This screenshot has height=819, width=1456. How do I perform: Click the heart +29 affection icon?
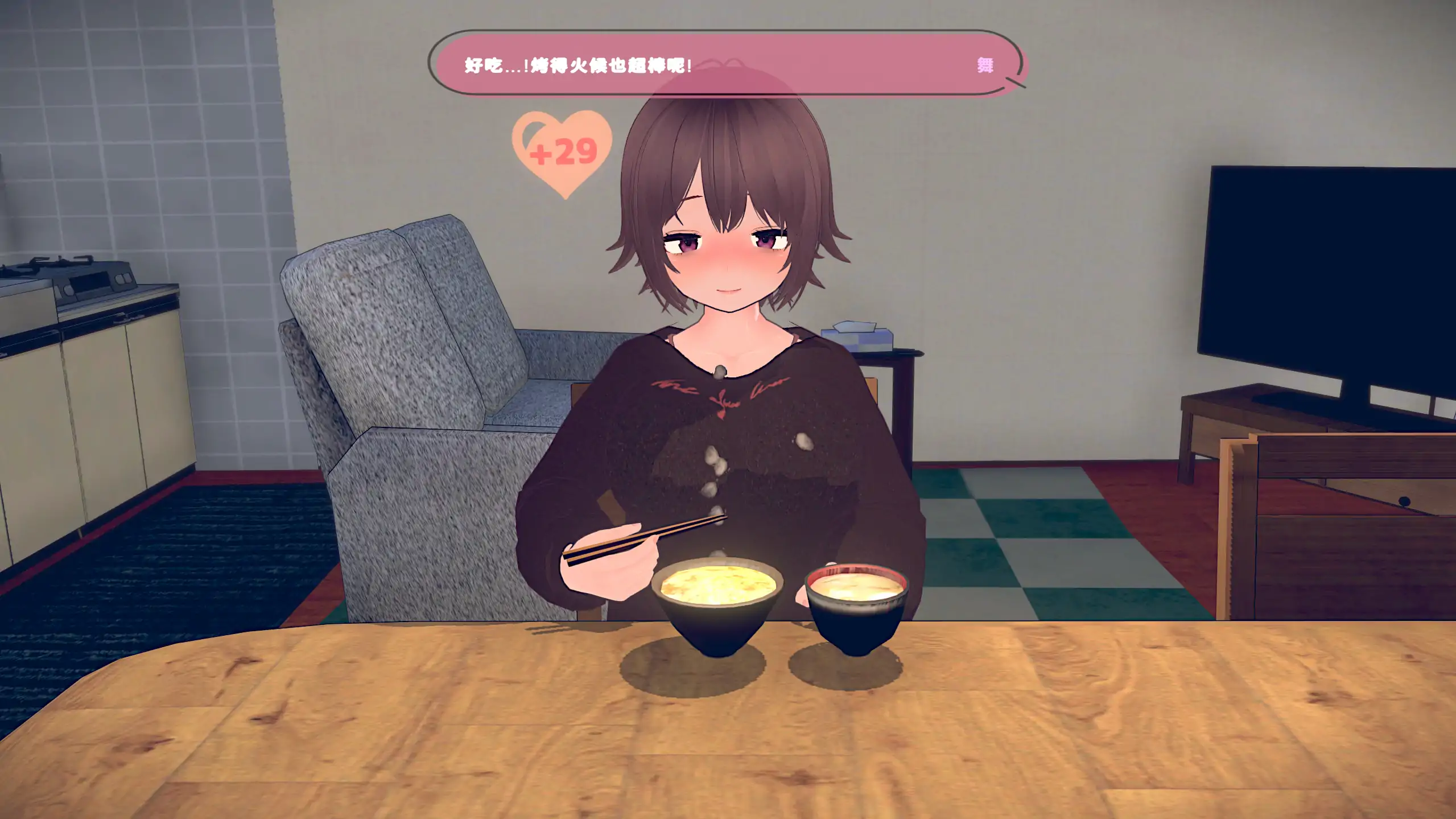pyautogui.click(x=562, y=155)
